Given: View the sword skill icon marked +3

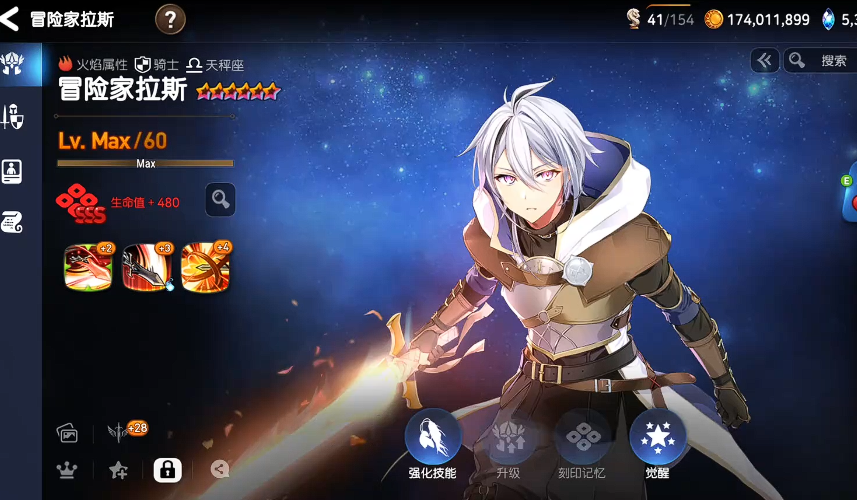Looking at the screenshot, I should point(147,267).
